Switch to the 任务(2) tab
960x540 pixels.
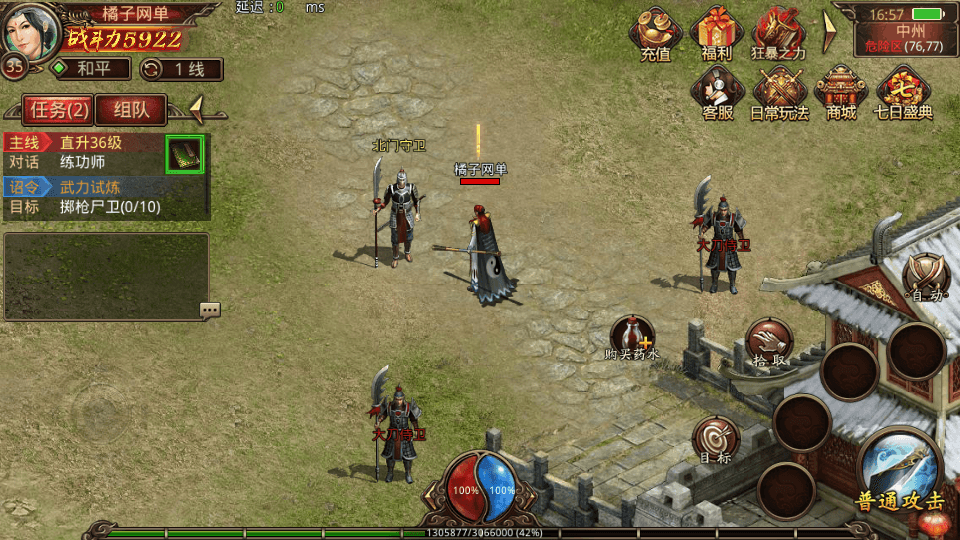point(56,109)
